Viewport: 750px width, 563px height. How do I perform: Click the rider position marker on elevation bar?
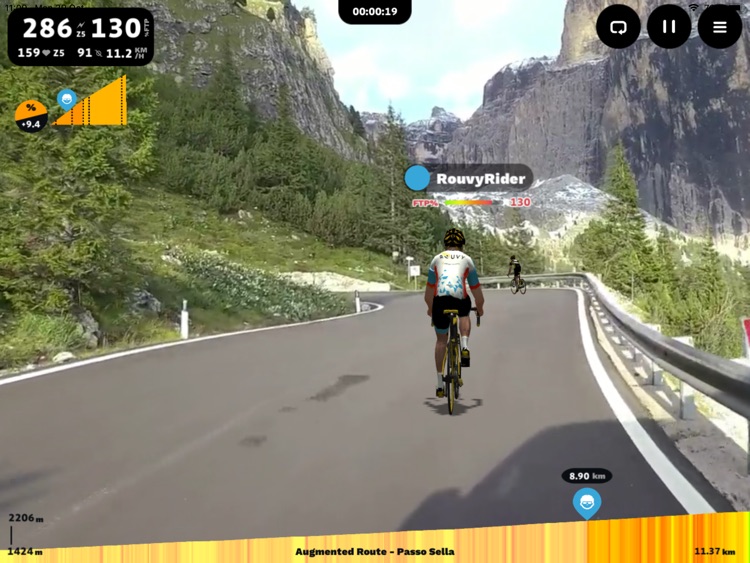587,502
